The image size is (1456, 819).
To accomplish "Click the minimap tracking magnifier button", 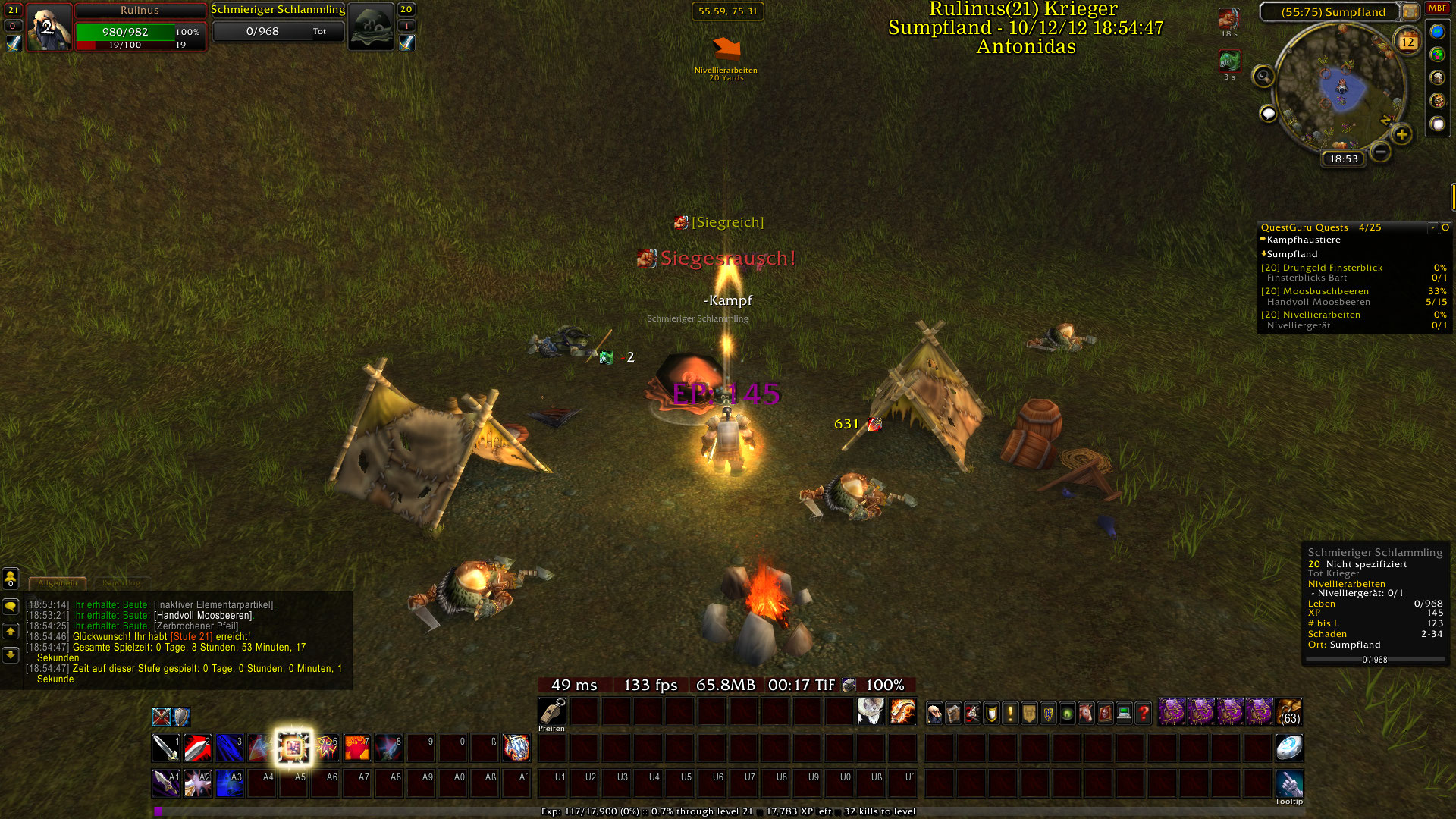I will click(x=1263, y=76).
